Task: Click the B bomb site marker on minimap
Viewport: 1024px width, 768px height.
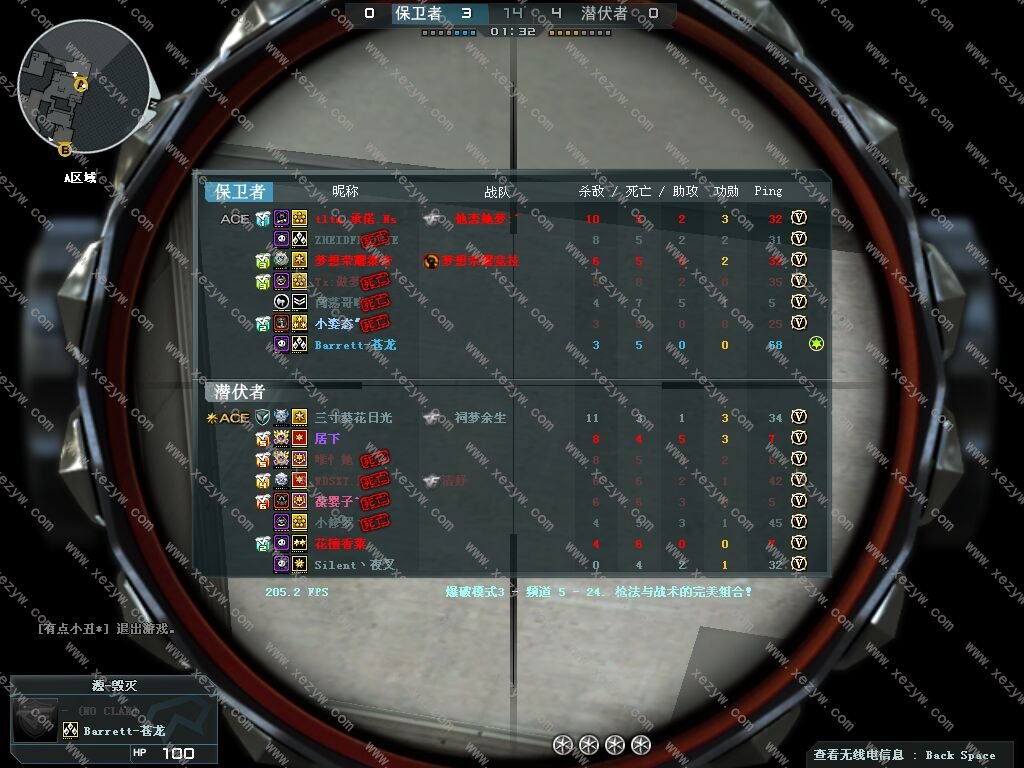Action: [x=65, y=150]
